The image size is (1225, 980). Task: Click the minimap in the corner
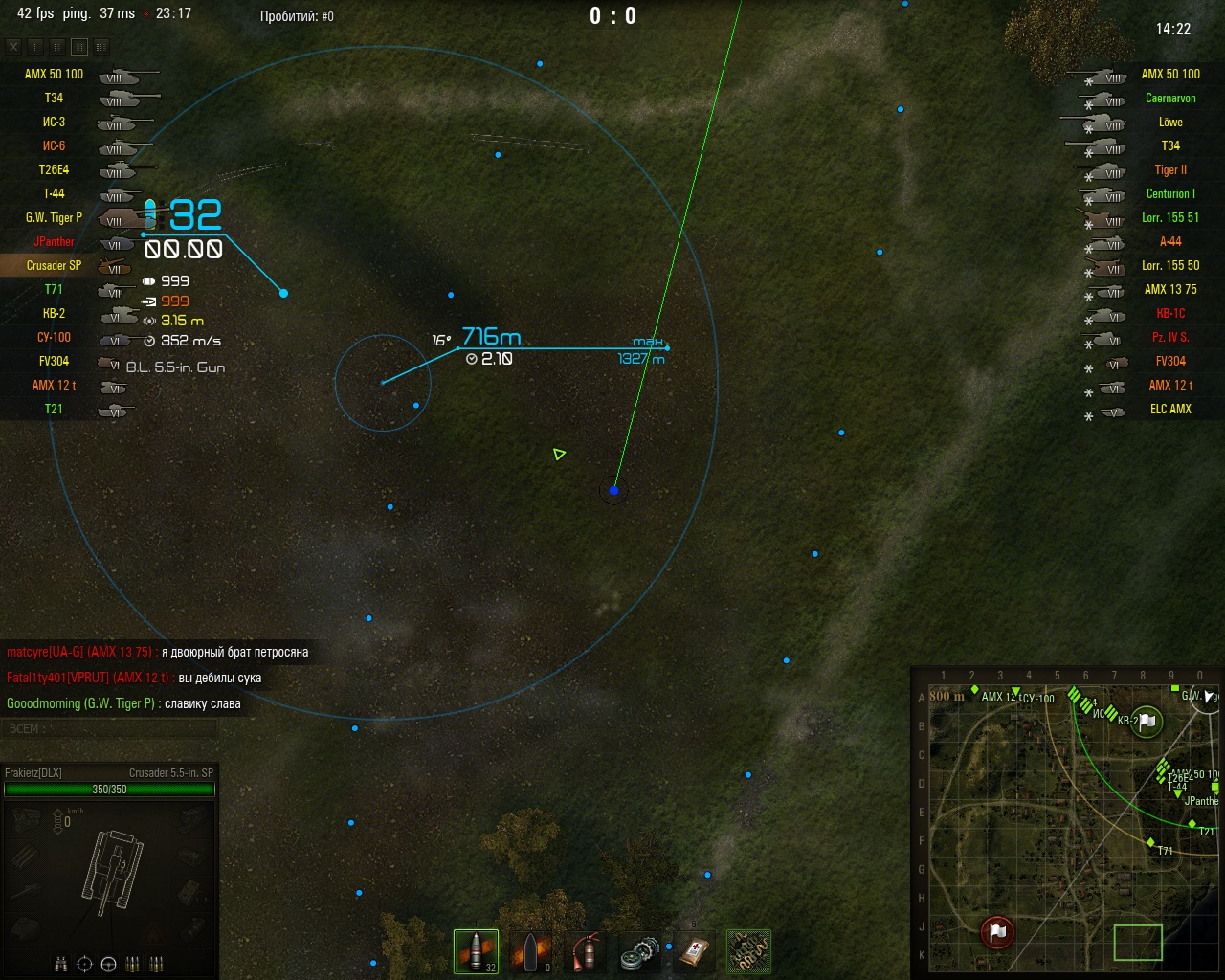(x=1065, y=825)
